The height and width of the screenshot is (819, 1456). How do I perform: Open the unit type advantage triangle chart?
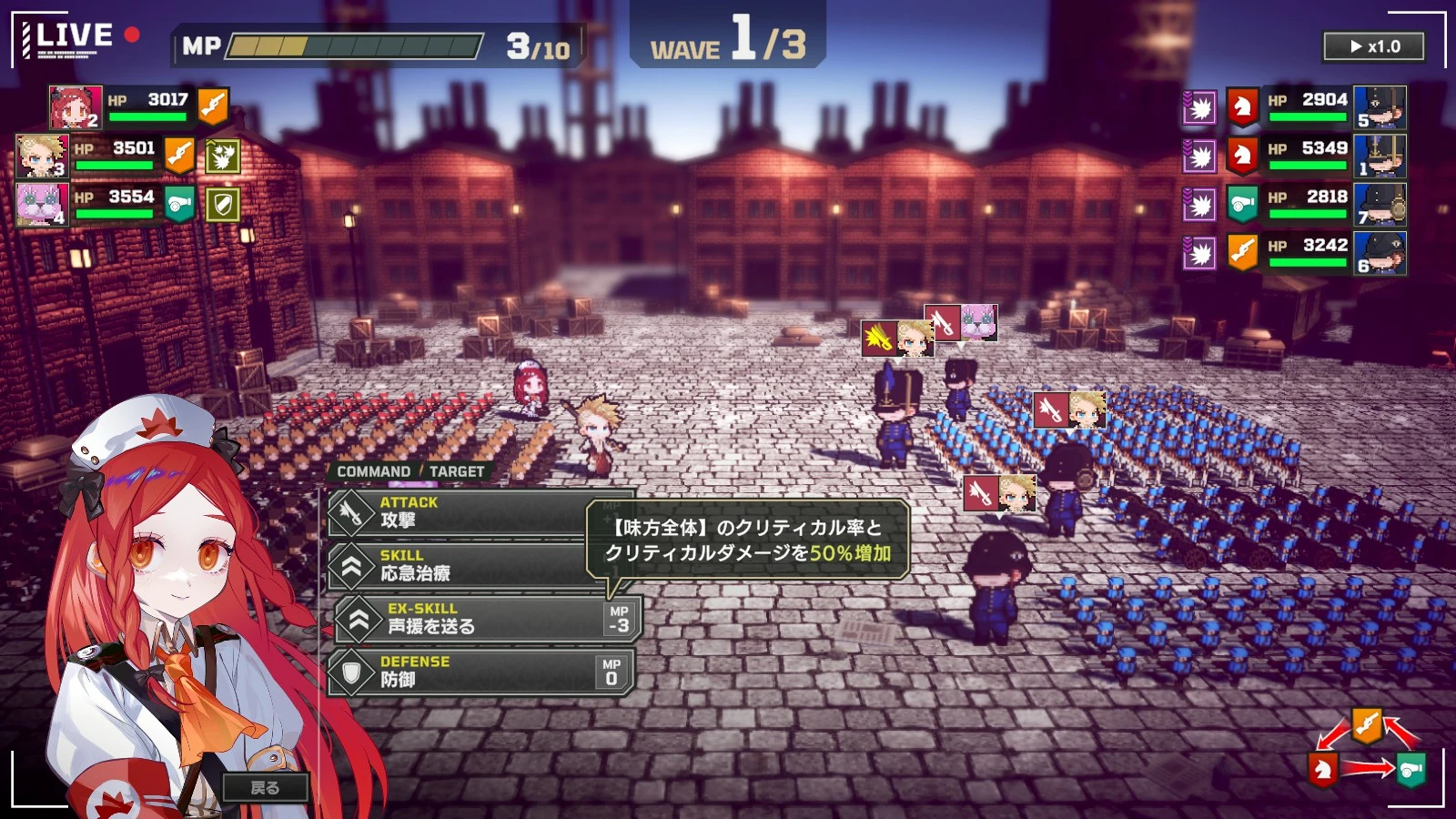[1367, 752]
